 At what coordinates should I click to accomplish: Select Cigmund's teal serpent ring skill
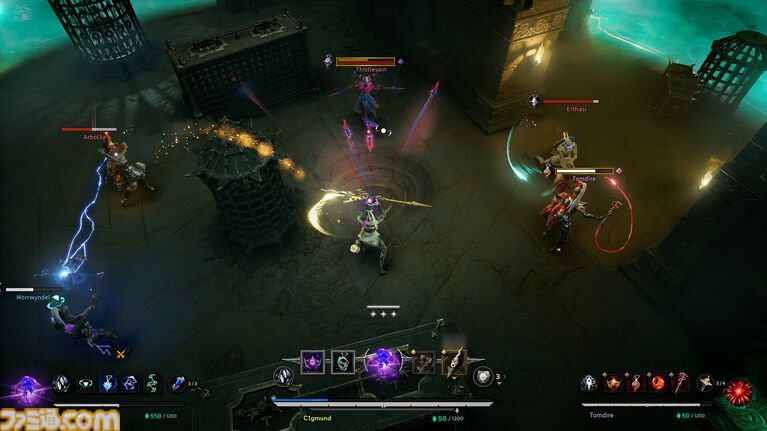pyautogui.click(x=342, y=362)
